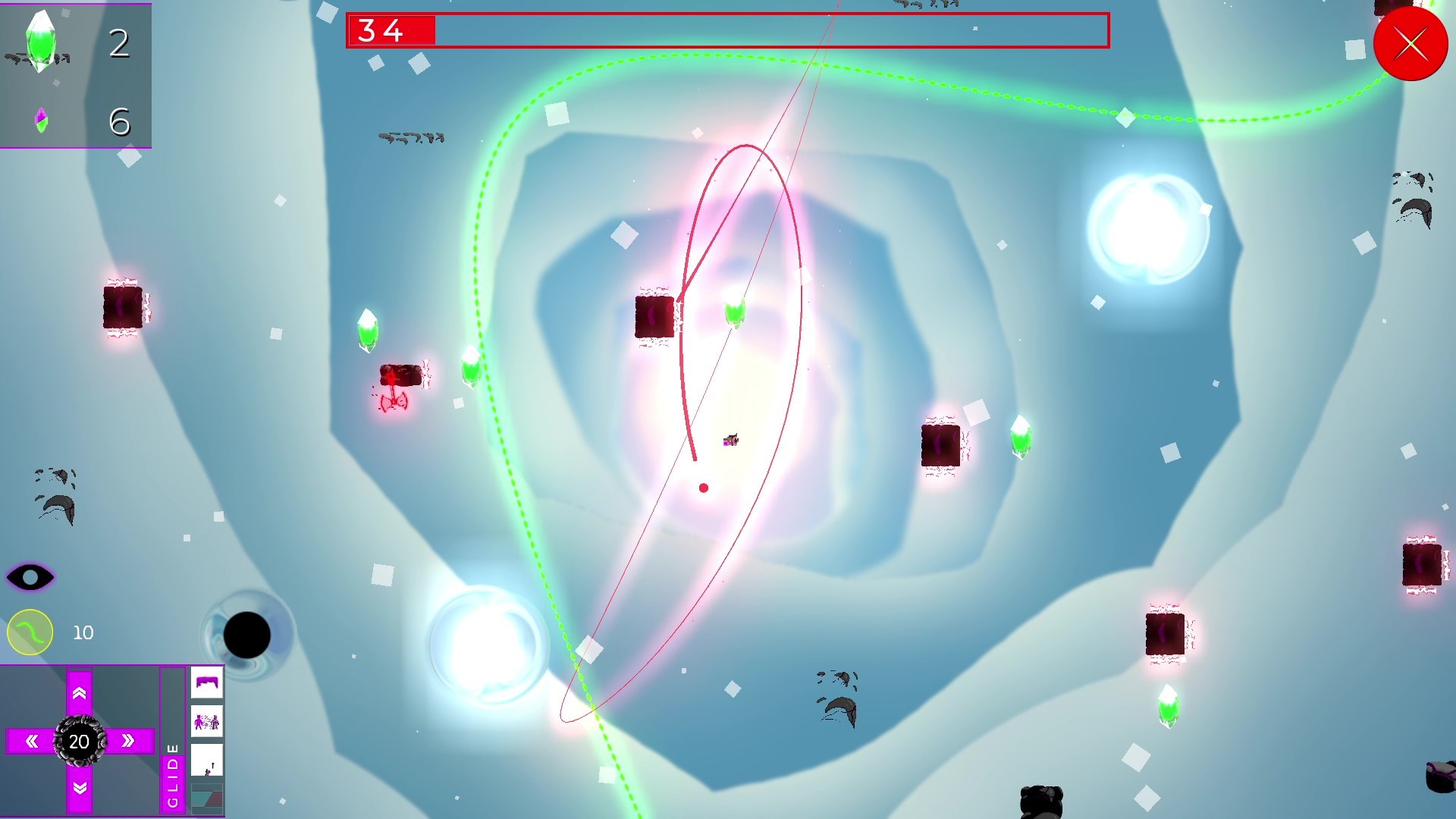The height and width of the screenshot is (819, 1456).
Task: Click the left double-chevron arrow
Action: pos(32,742)
